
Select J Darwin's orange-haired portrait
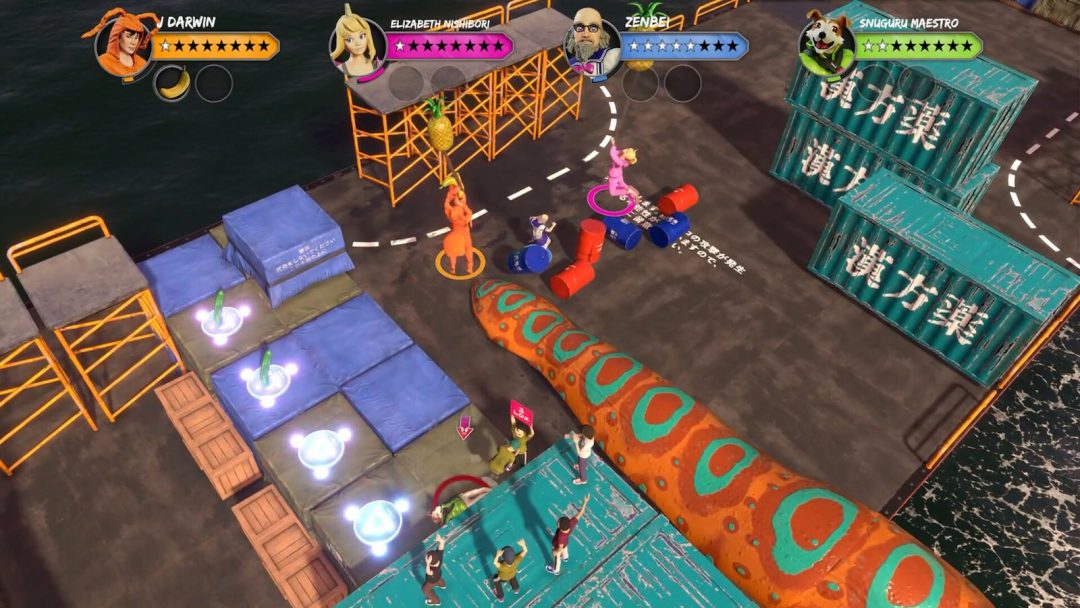[123, 45]
